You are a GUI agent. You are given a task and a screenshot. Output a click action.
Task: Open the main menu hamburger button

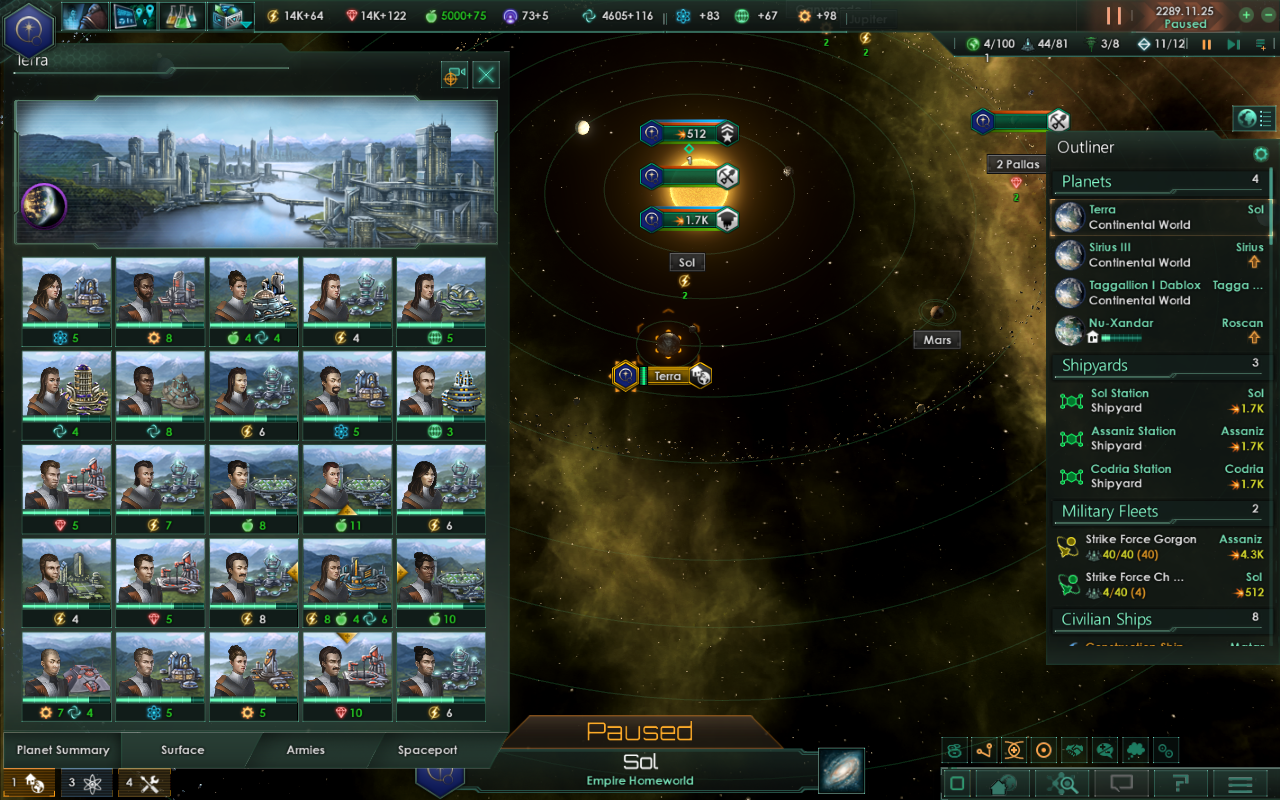(x=1241, y=784)
